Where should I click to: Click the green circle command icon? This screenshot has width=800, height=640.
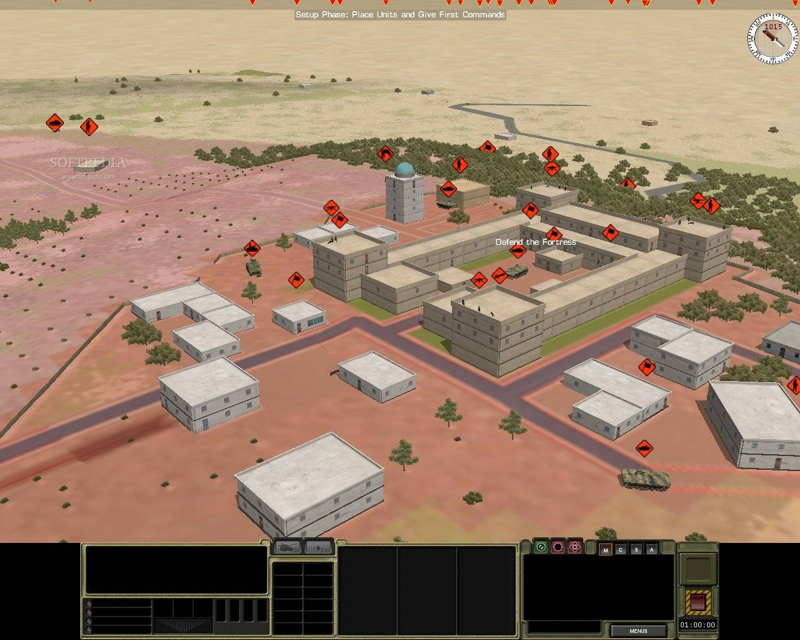(541, 547)
